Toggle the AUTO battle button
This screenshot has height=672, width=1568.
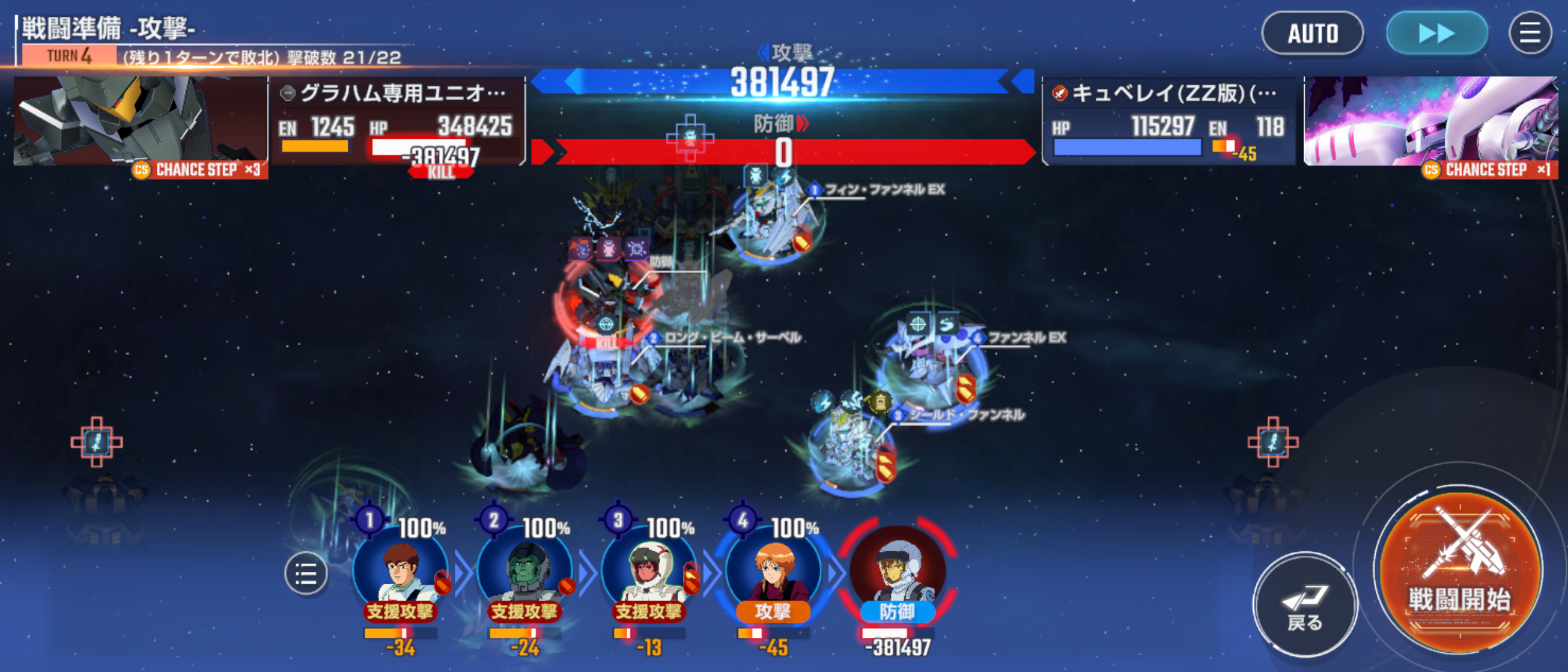coord(1312,34)
